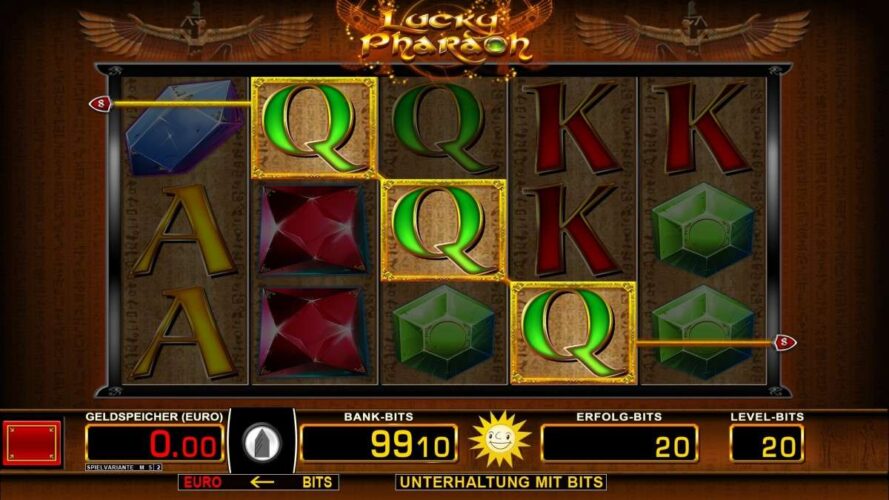Select the right payline 8 marker

[x=786, y=342]
